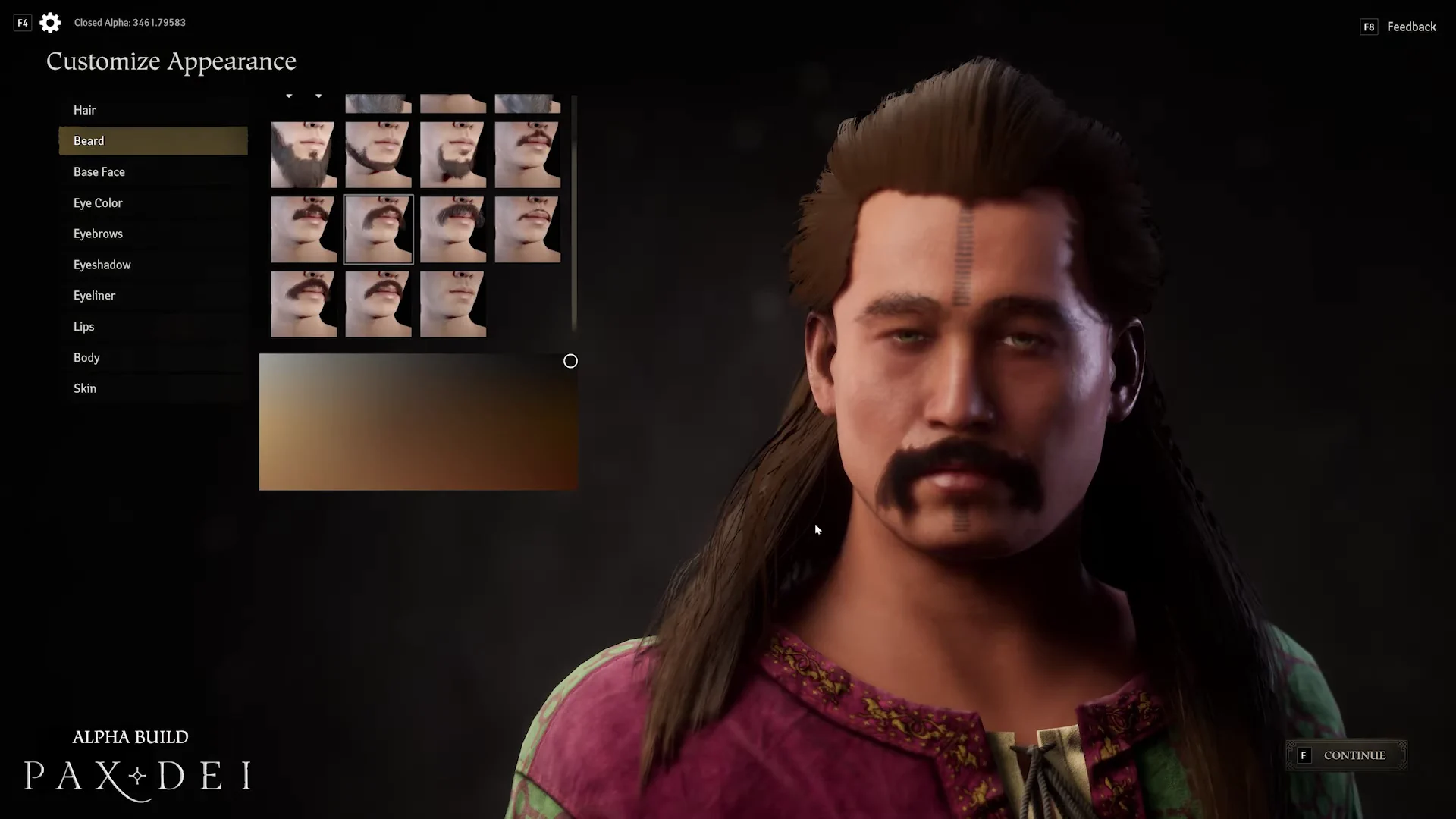This screenshot has height=819, width=1456.
Task: Pick a shade in the beard color gradient
Action: (418, 422)
